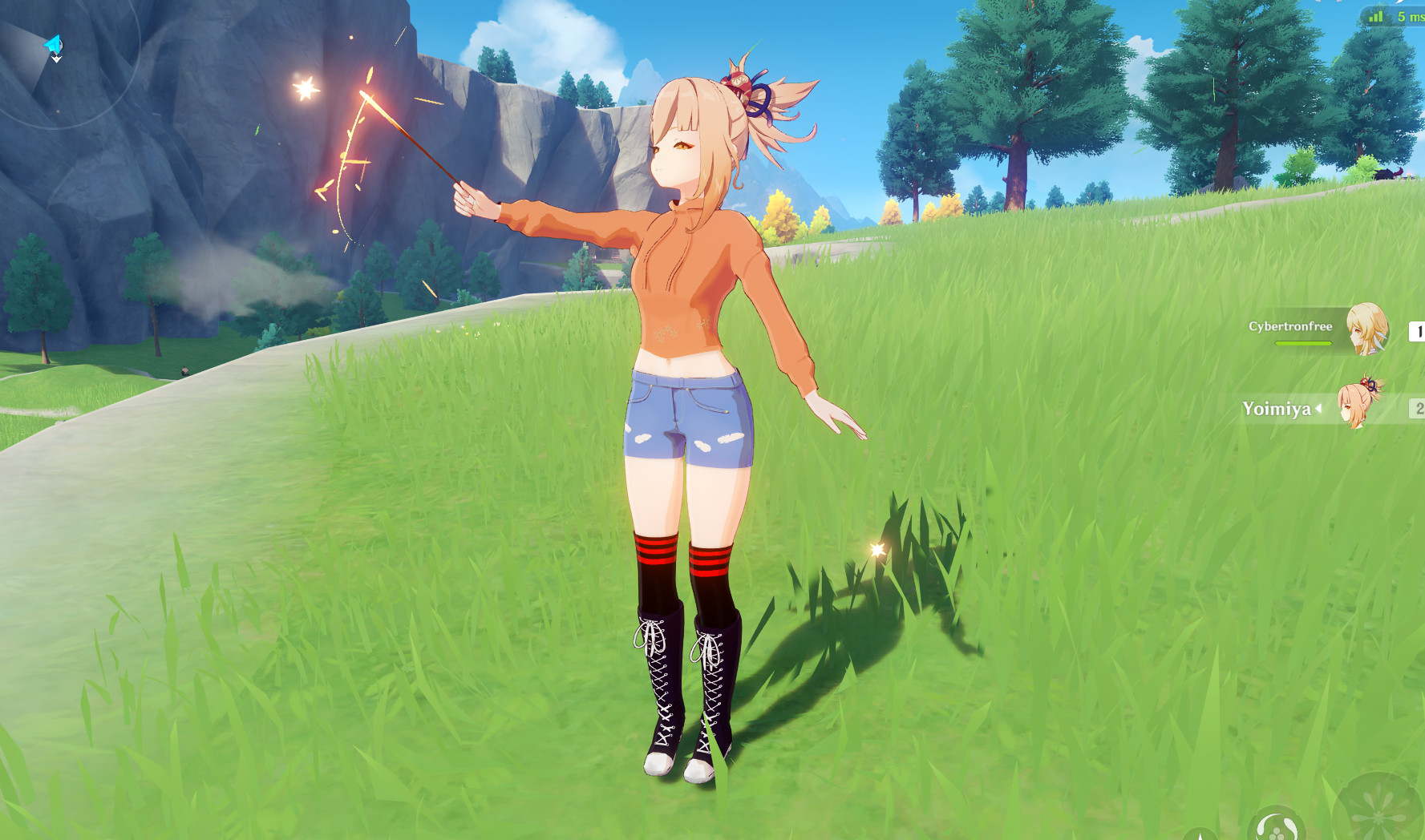Click the player arrow marker on the minimap
The width and height of the screenshot is (1425, 840).
52,45
